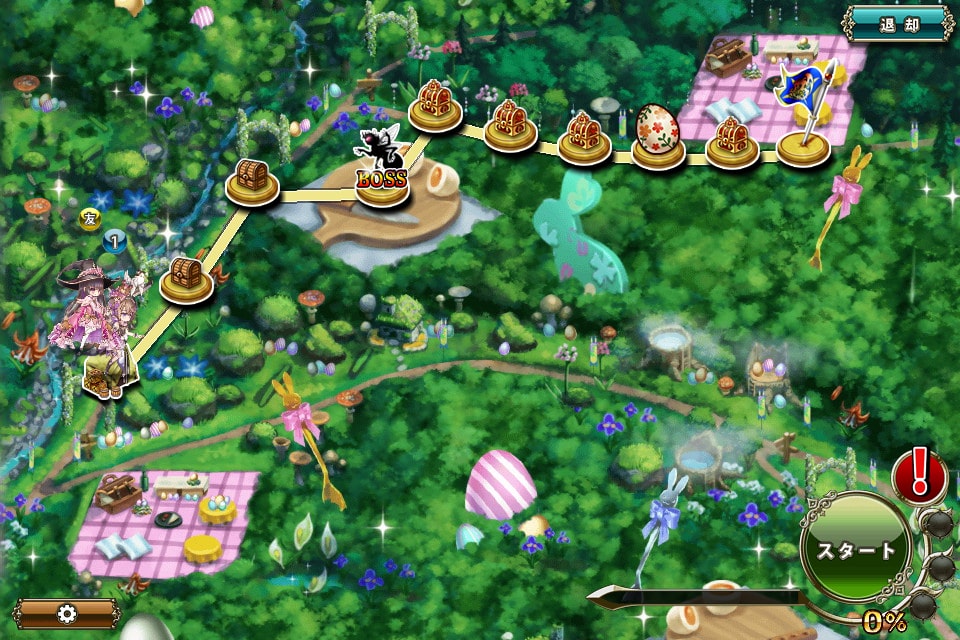Open settings with the gear button
Viewport: 960px width, 640px height.
pyautogui.click(x=68, y=612)
